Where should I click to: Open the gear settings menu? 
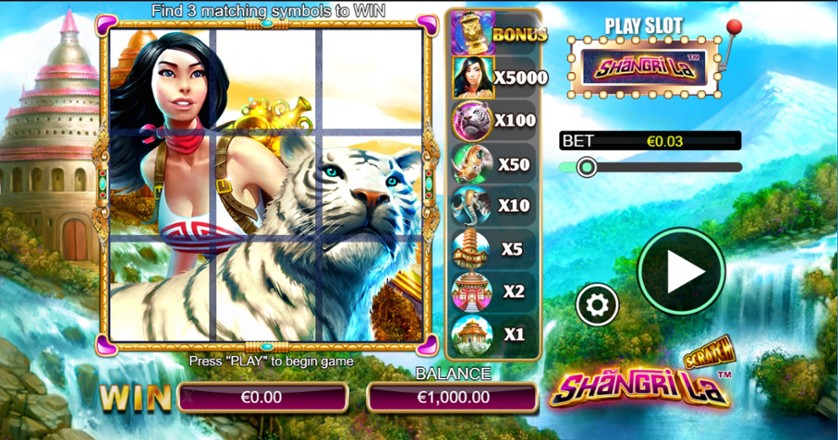[597, 304]
